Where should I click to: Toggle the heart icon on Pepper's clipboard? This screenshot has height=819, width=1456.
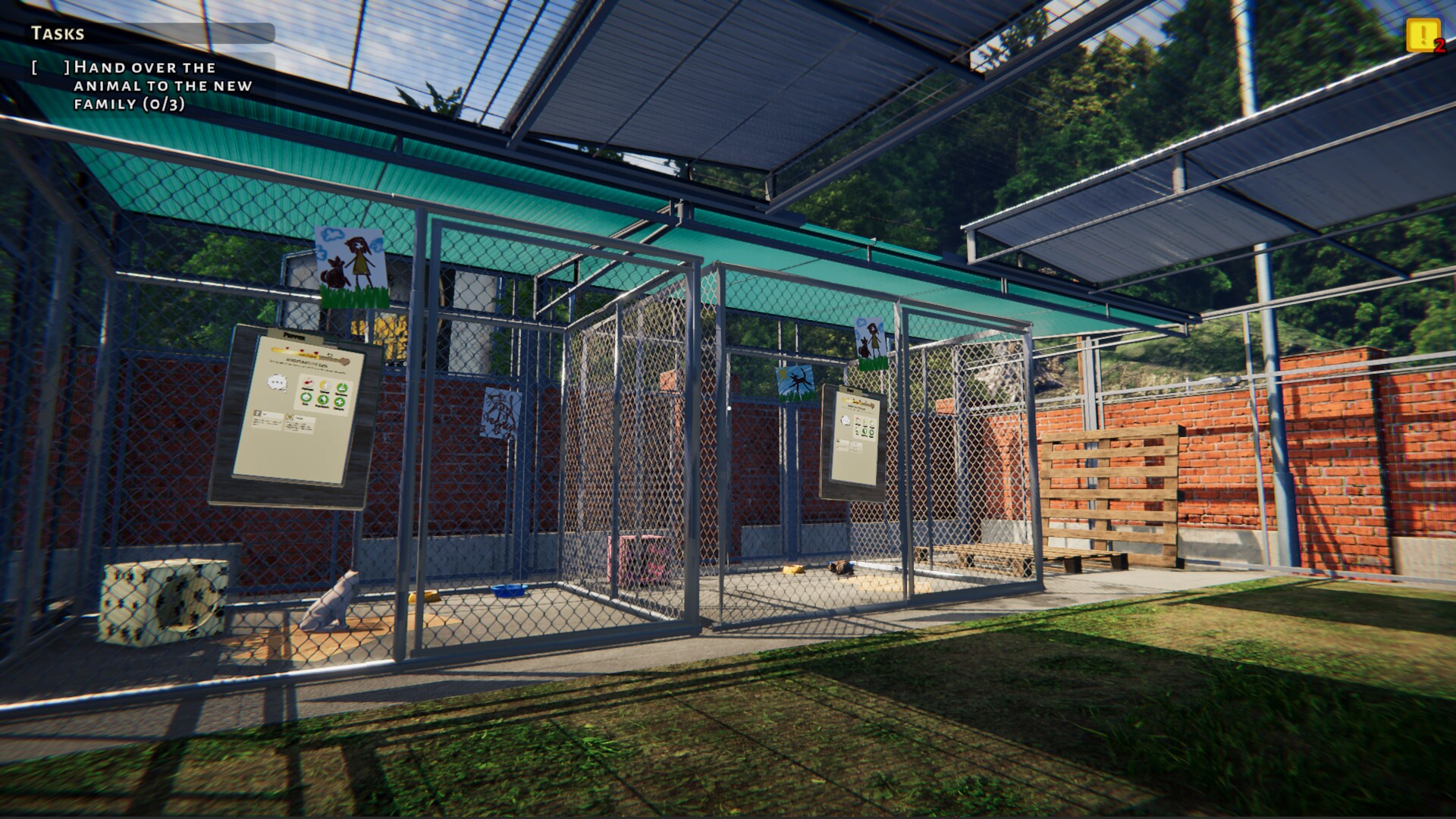(346, 360)
